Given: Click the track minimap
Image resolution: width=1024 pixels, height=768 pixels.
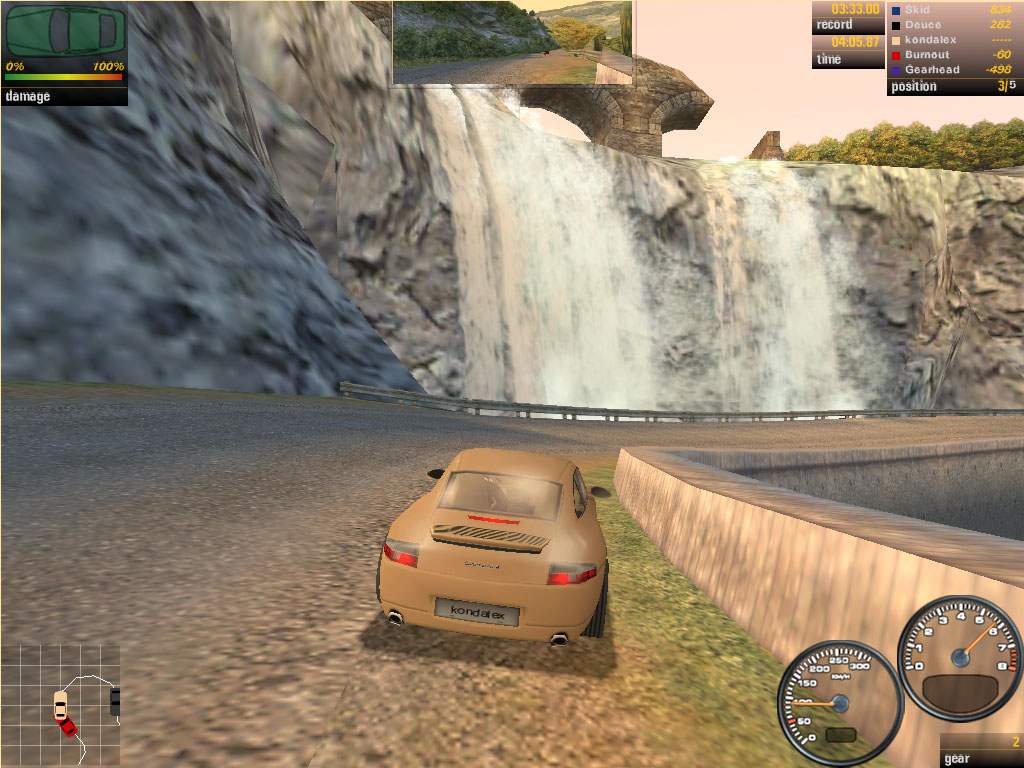Looking at the screenshot, I should pos(60,703).
